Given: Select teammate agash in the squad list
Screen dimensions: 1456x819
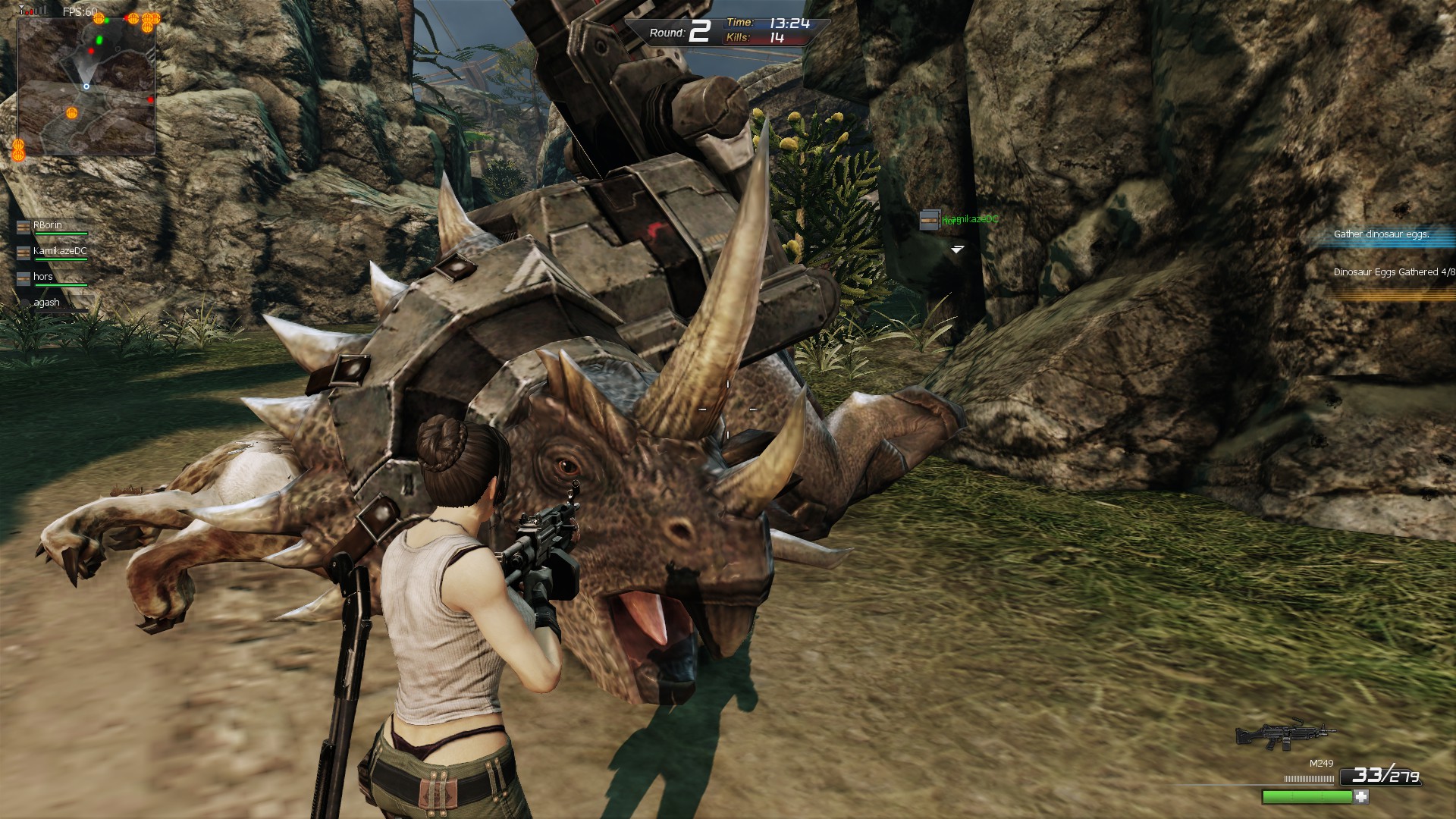Looking at the screenshot, I should (46, 303).
